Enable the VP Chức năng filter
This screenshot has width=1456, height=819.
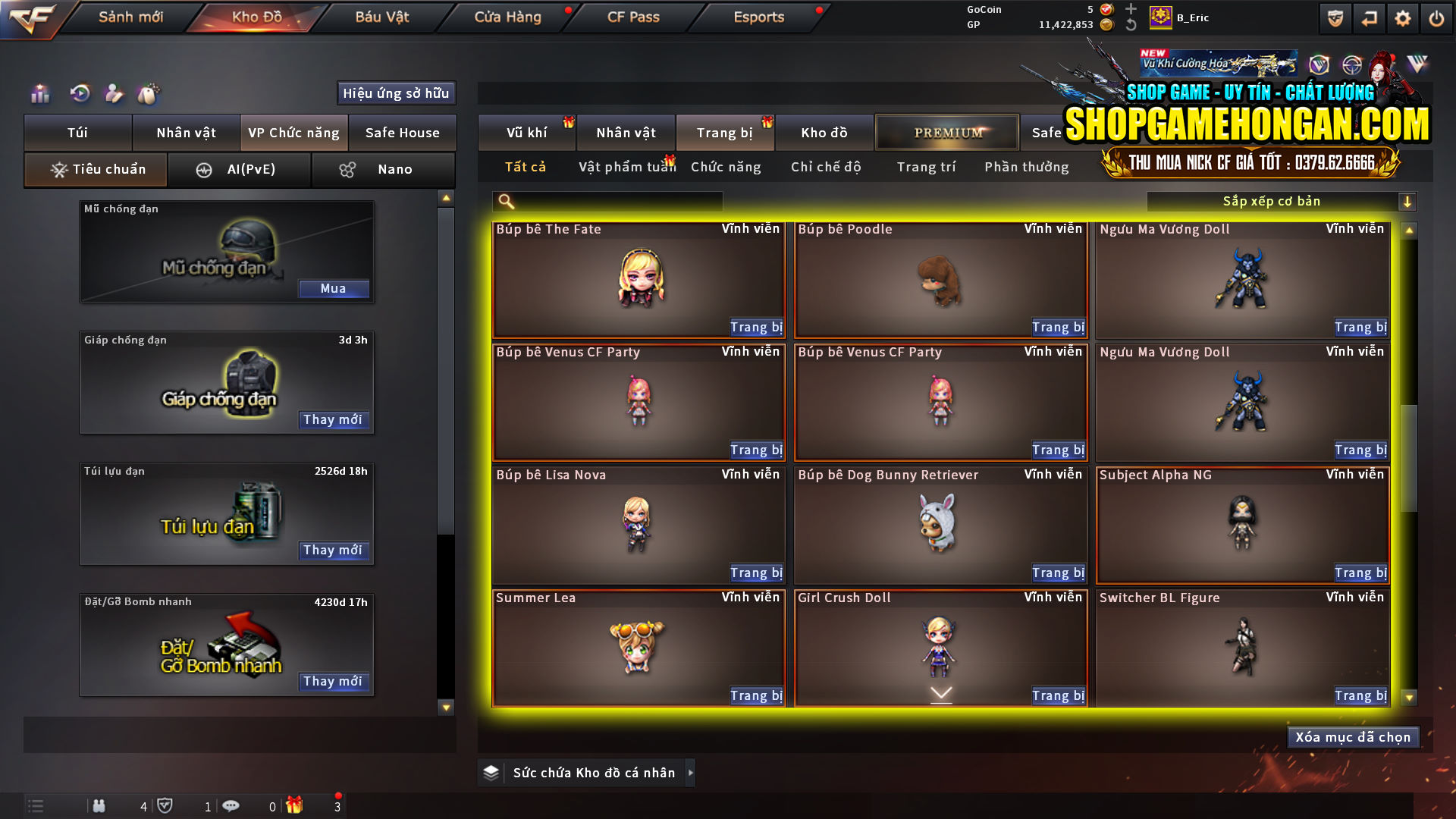click(x=293, y=132)
